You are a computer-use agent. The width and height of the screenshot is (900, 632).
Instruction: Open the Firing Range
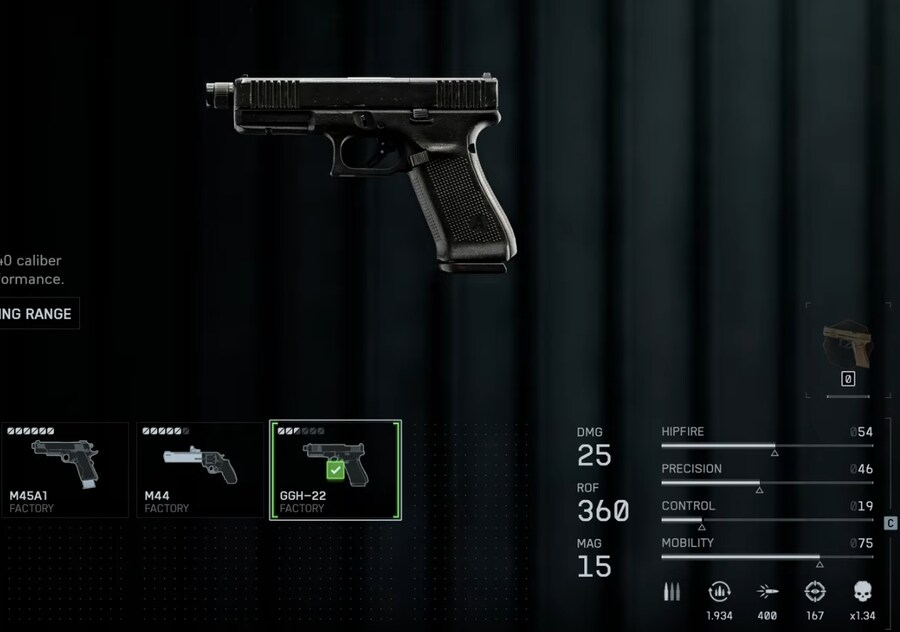36,314
